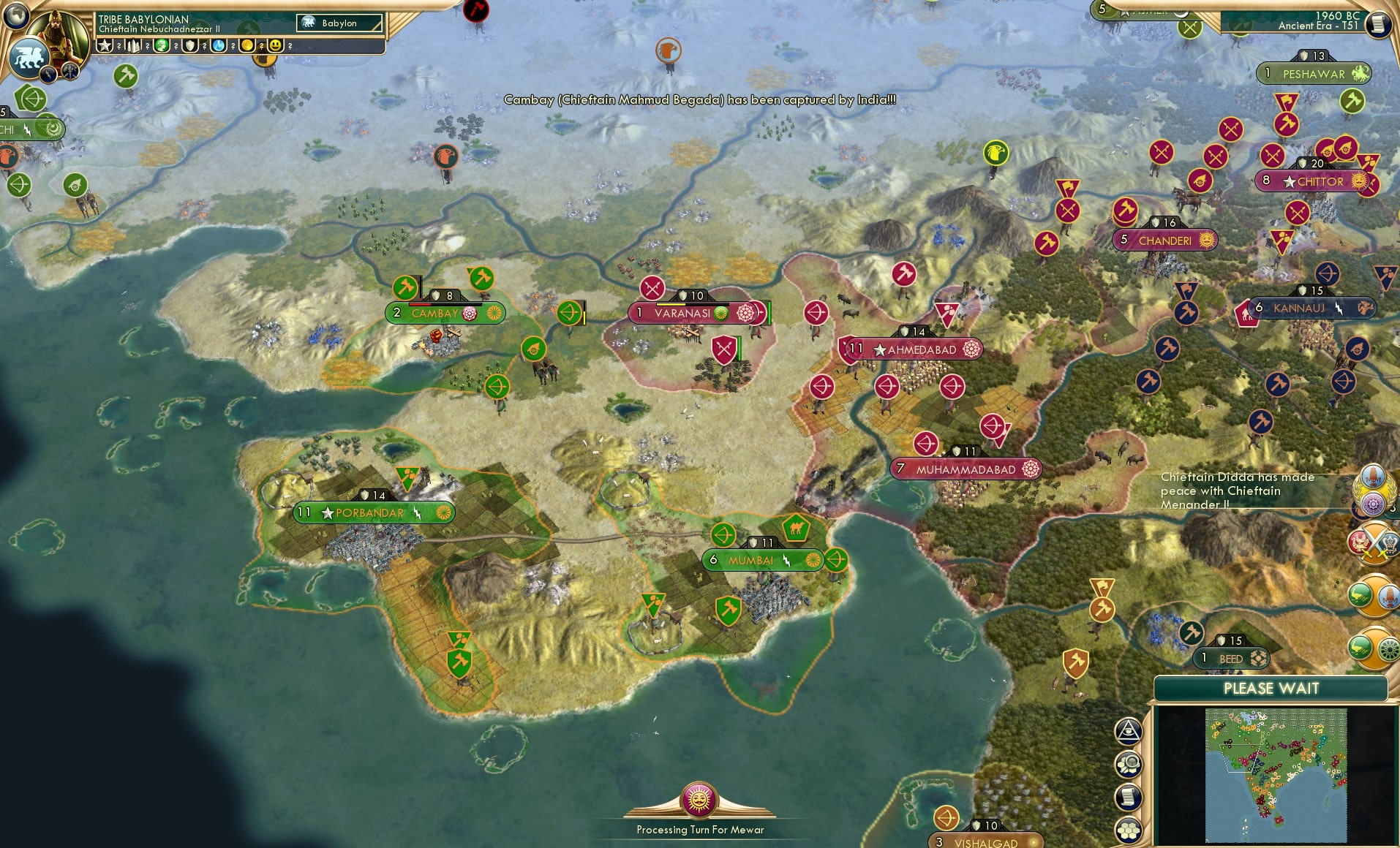Toggle the hex grid overlay button

click(x=1127, y=830)
